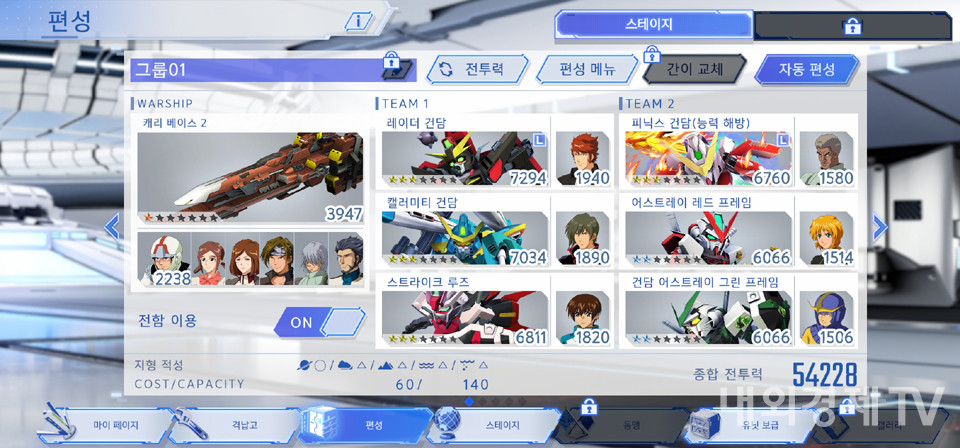Show the next group with right arrow
The width and height of the screenshot is (960, 448).
click(x=879, y=227)
